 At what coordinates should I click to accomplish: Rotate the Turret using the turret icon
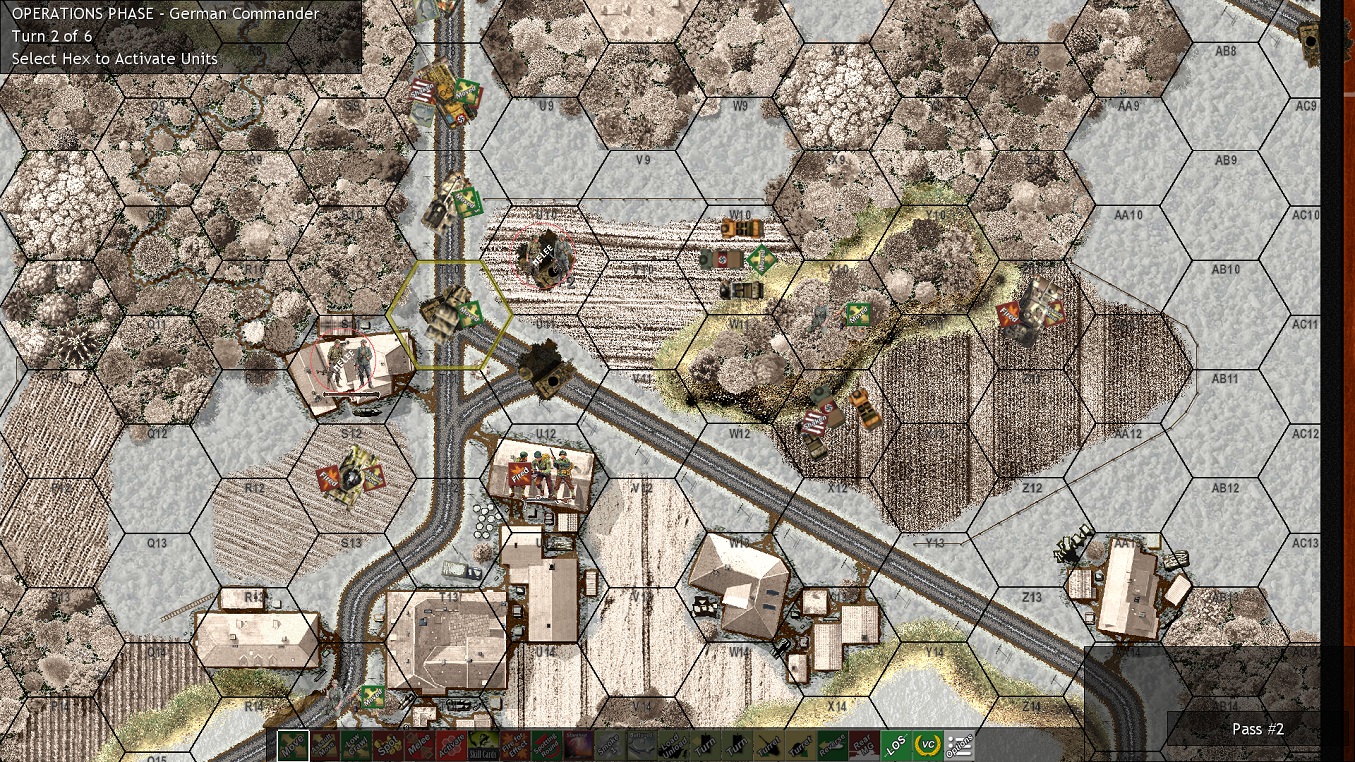click(768, 746)
